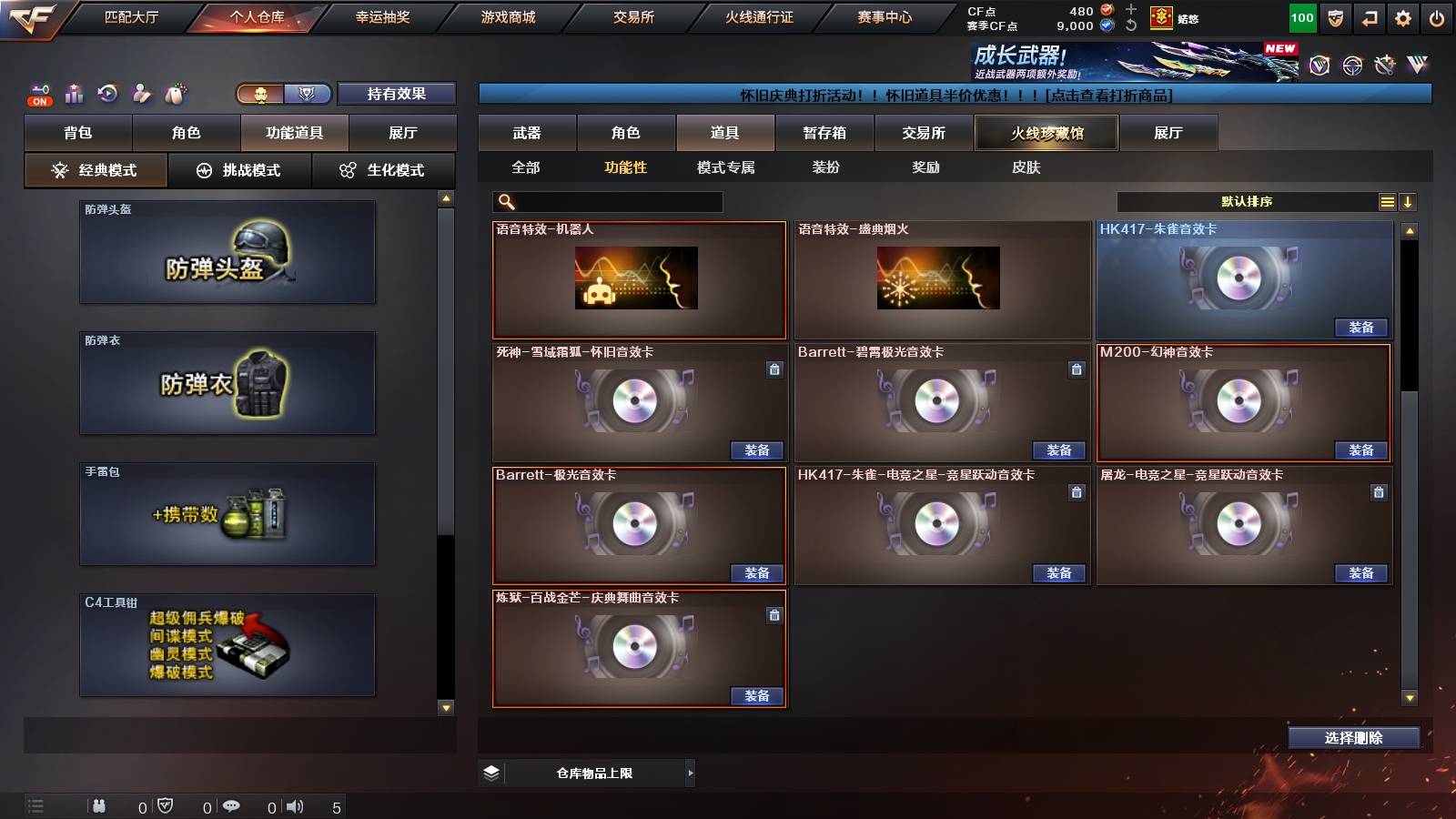Click the power/exit icon at top-right
The image size is (1456, 819).
pyautogui.click(x=1438, y=17)
